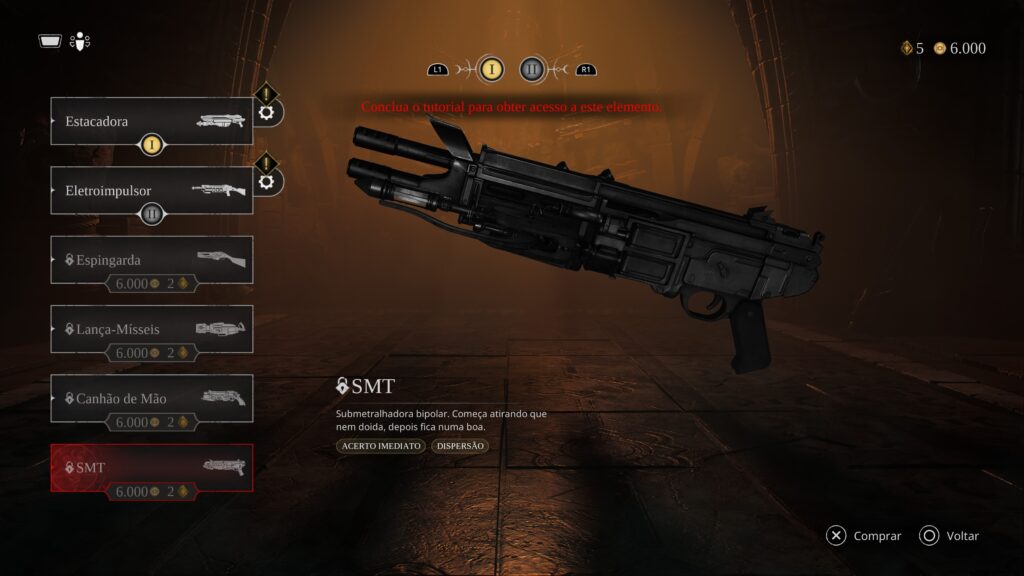Show the Dispersão trait tag

[x=460, y=446]
